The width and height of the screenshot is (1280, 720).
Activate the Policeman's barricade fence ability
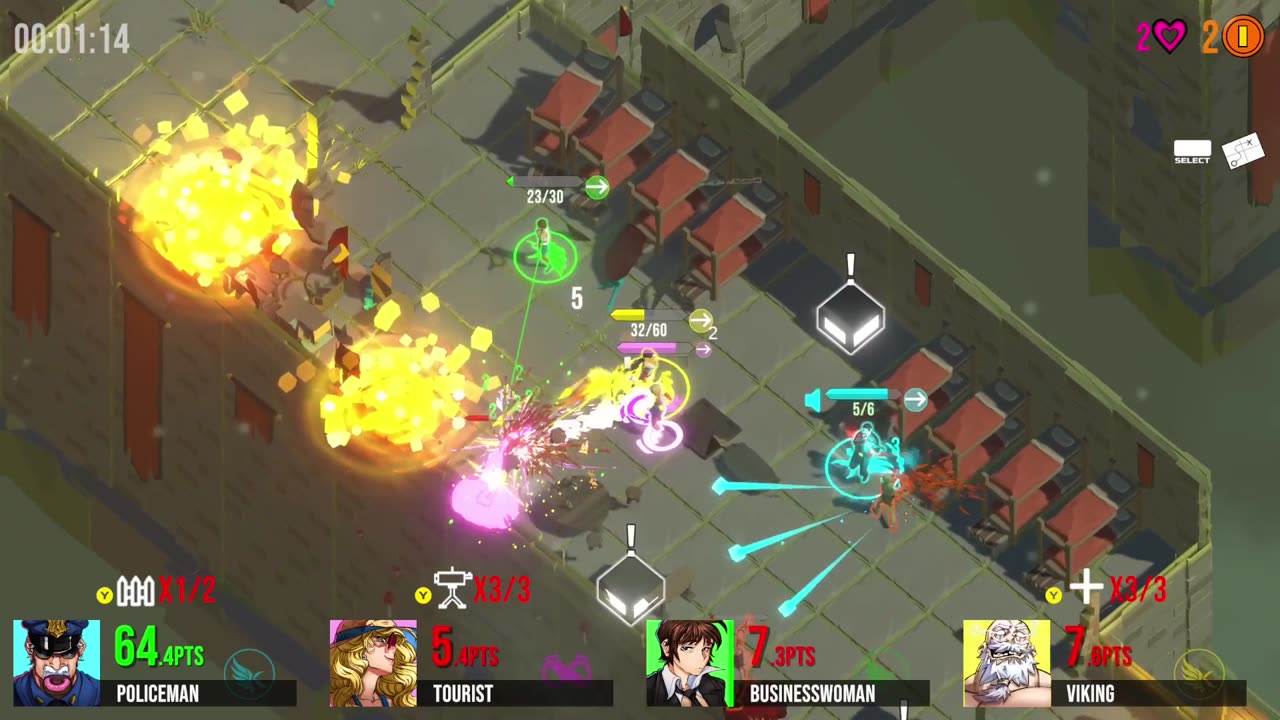(136, 592)
